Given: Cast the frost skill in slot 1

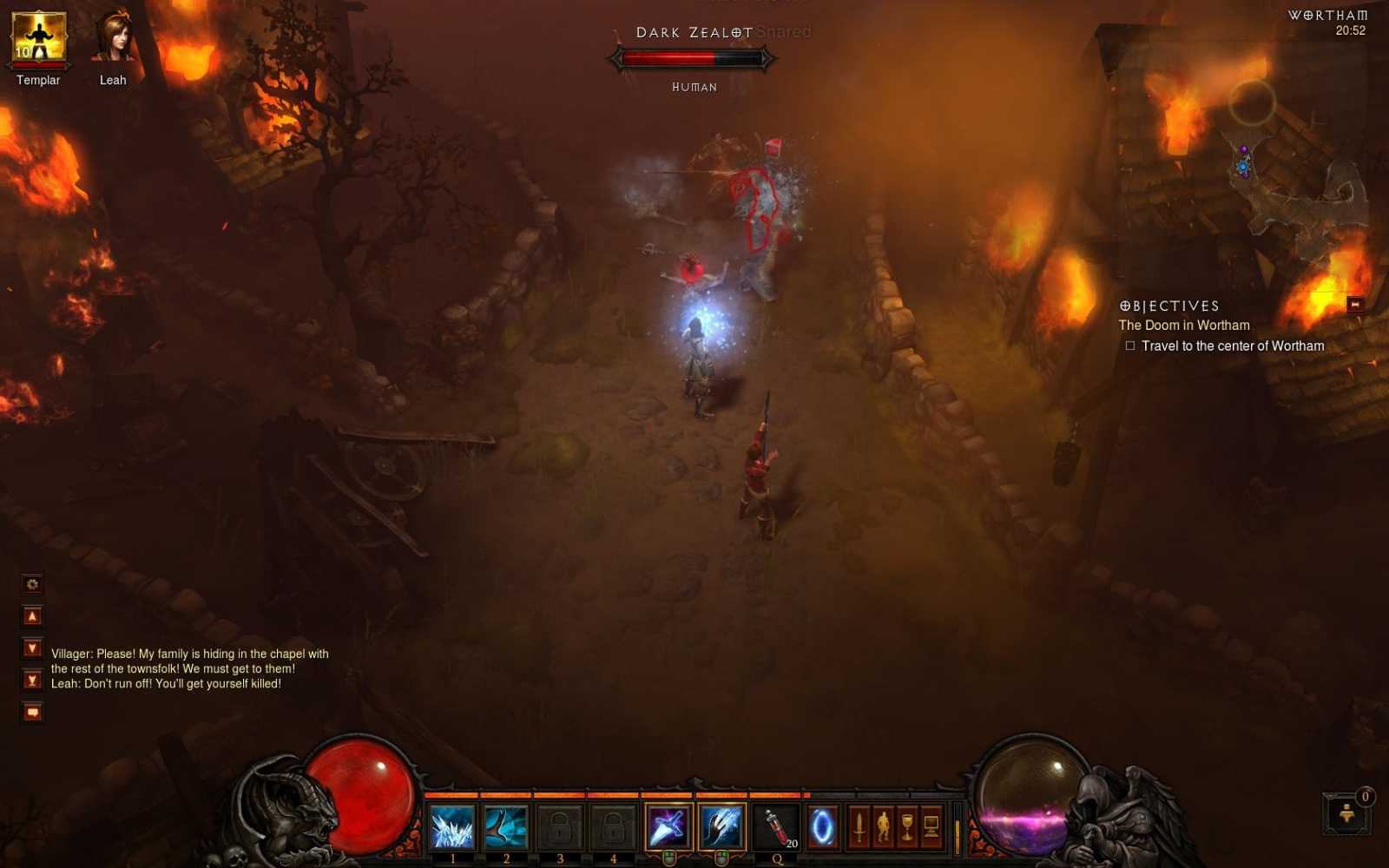Looking at the screenshot, I should 451,827.
